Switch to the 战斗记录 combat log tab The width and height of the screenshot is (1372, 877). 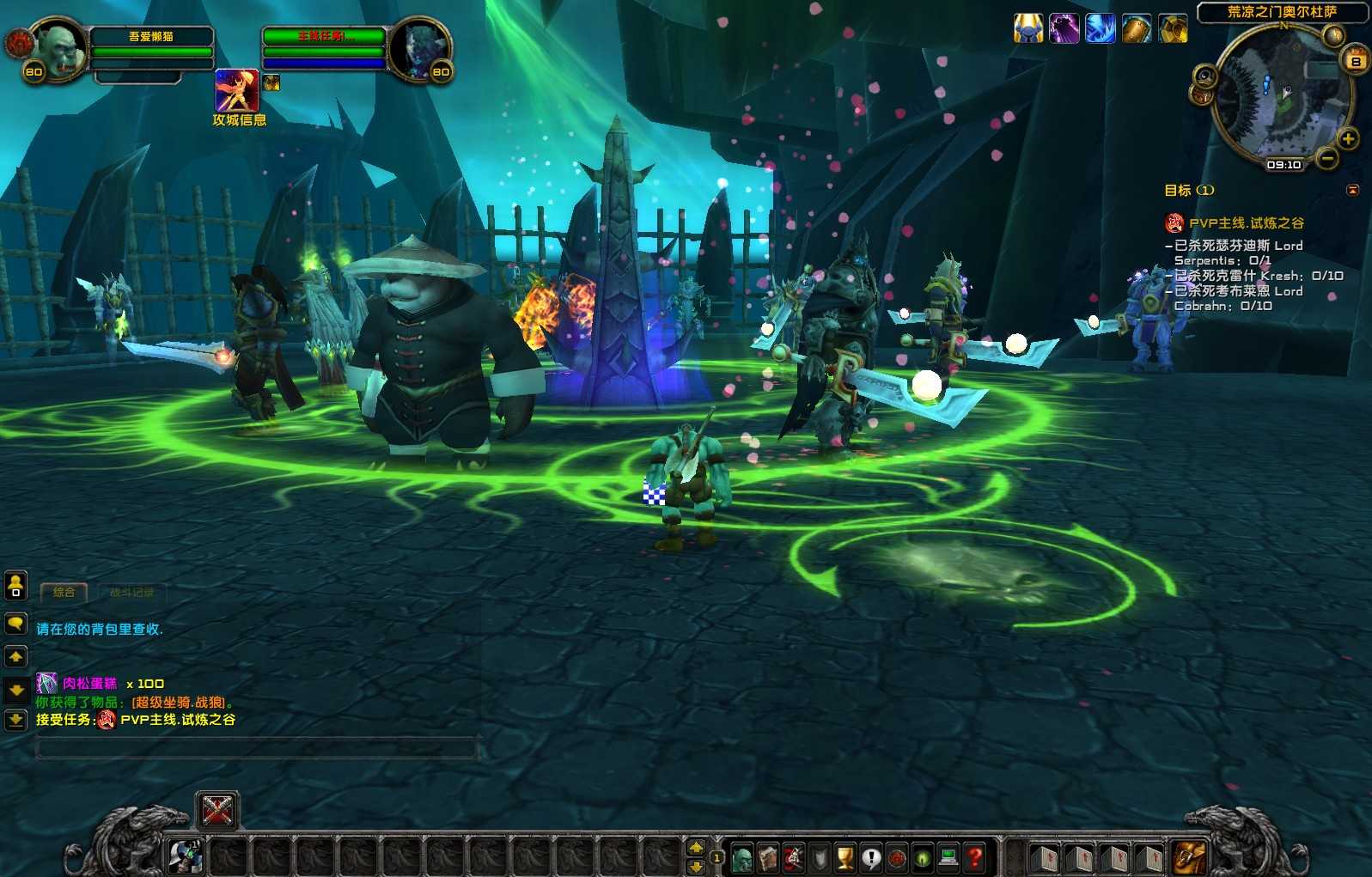[x=131, y=592]
